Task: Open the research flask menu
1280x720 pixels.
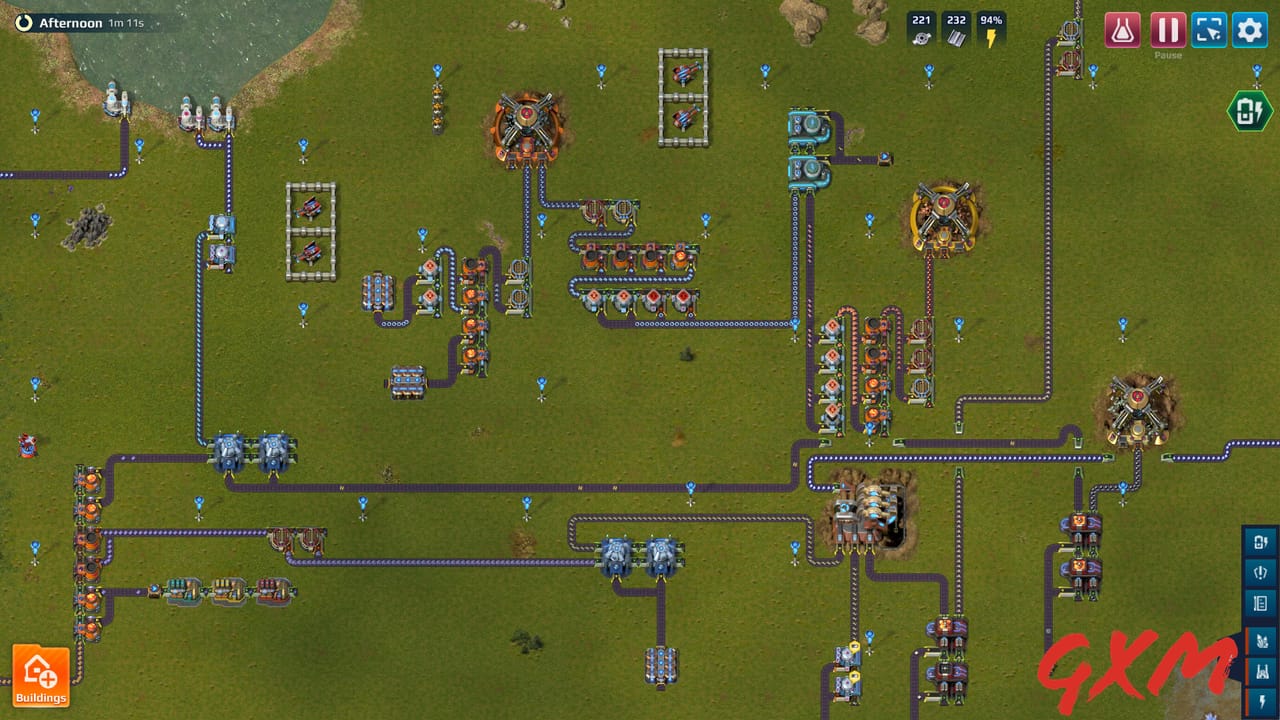Action: point(1121,29)
